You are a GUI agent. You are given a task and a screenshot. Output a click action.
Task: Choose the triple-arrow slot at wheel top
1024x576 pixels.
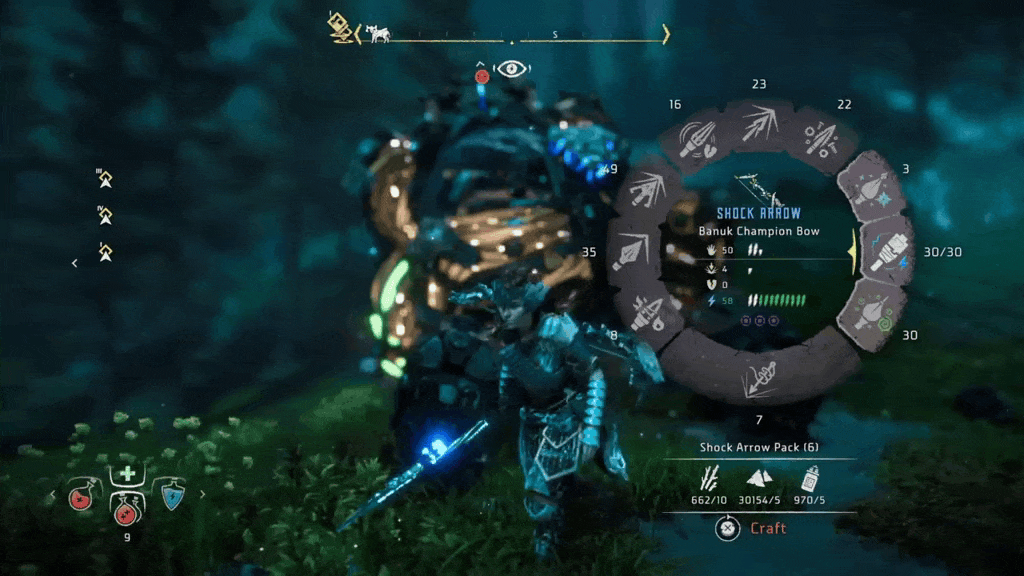pos(757,127)
